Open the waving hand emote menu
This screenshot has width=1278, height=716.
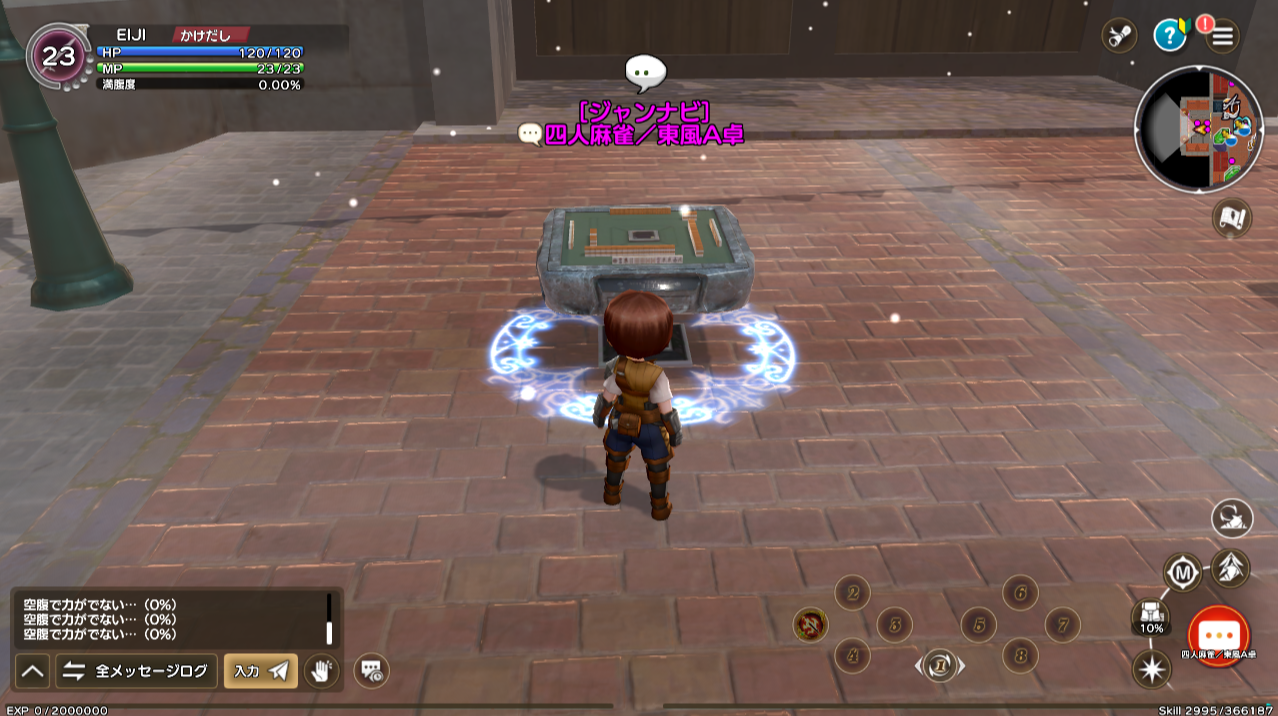click(321, 671)
